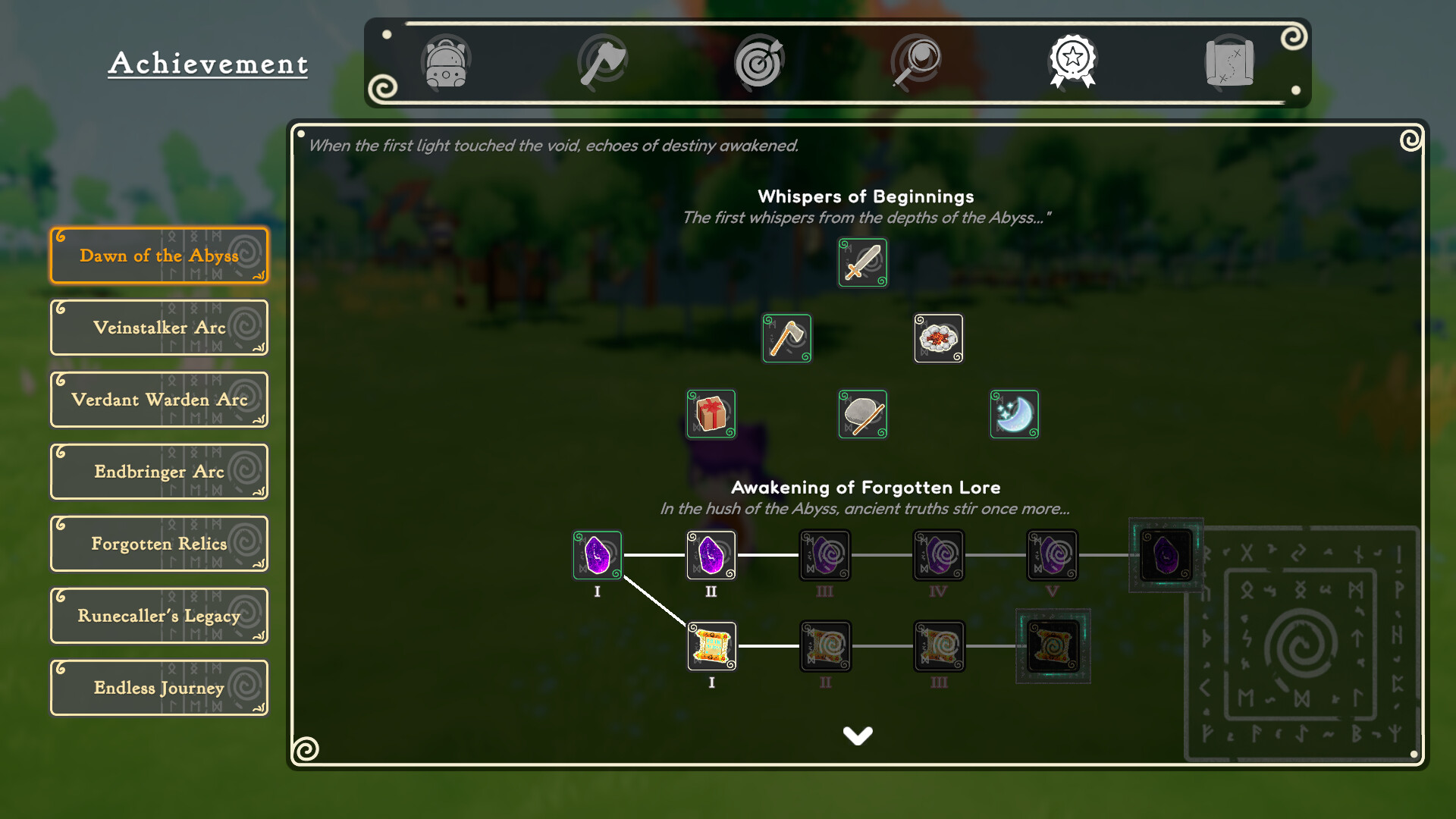Select the ribbon achievement badge icon
The width and height of the screenshot is (1456, 819).
pyautogui.click(x=1072, y=63)
